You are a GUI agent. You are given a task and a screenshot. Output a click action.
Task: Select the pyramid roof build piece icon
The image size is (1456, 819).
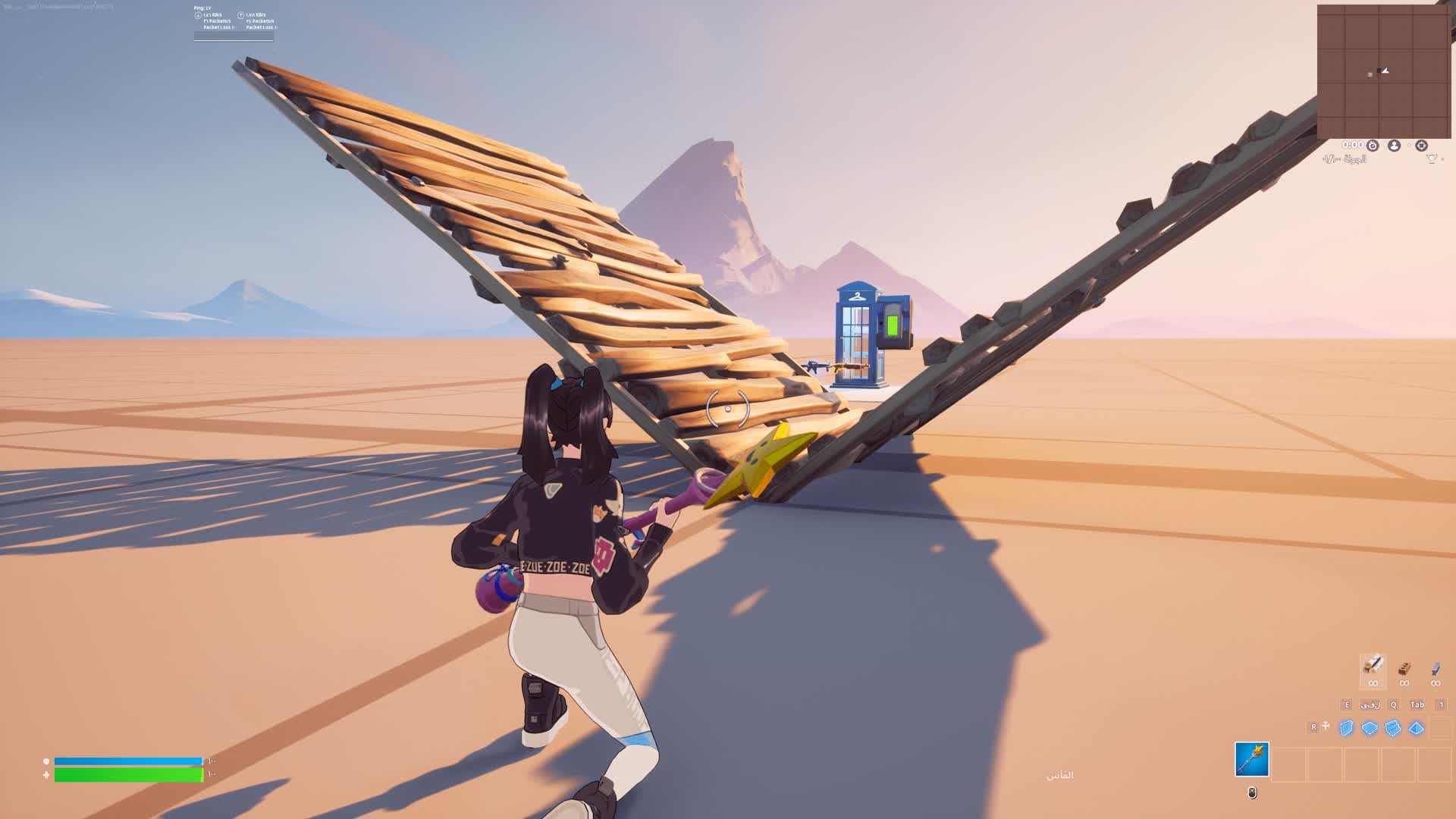pos(1414,729)
